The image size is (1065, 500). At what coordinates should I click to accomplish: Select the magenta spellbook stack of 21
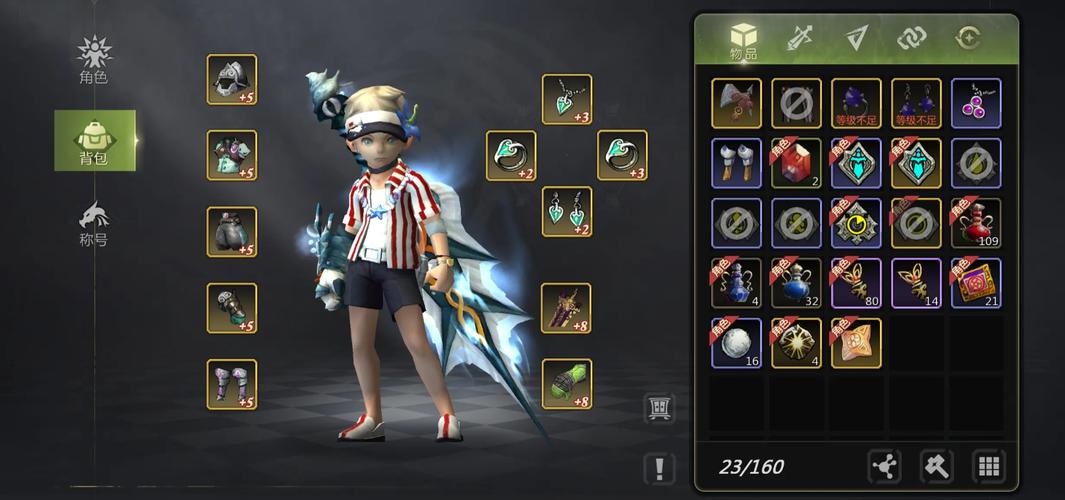[976, 283]
